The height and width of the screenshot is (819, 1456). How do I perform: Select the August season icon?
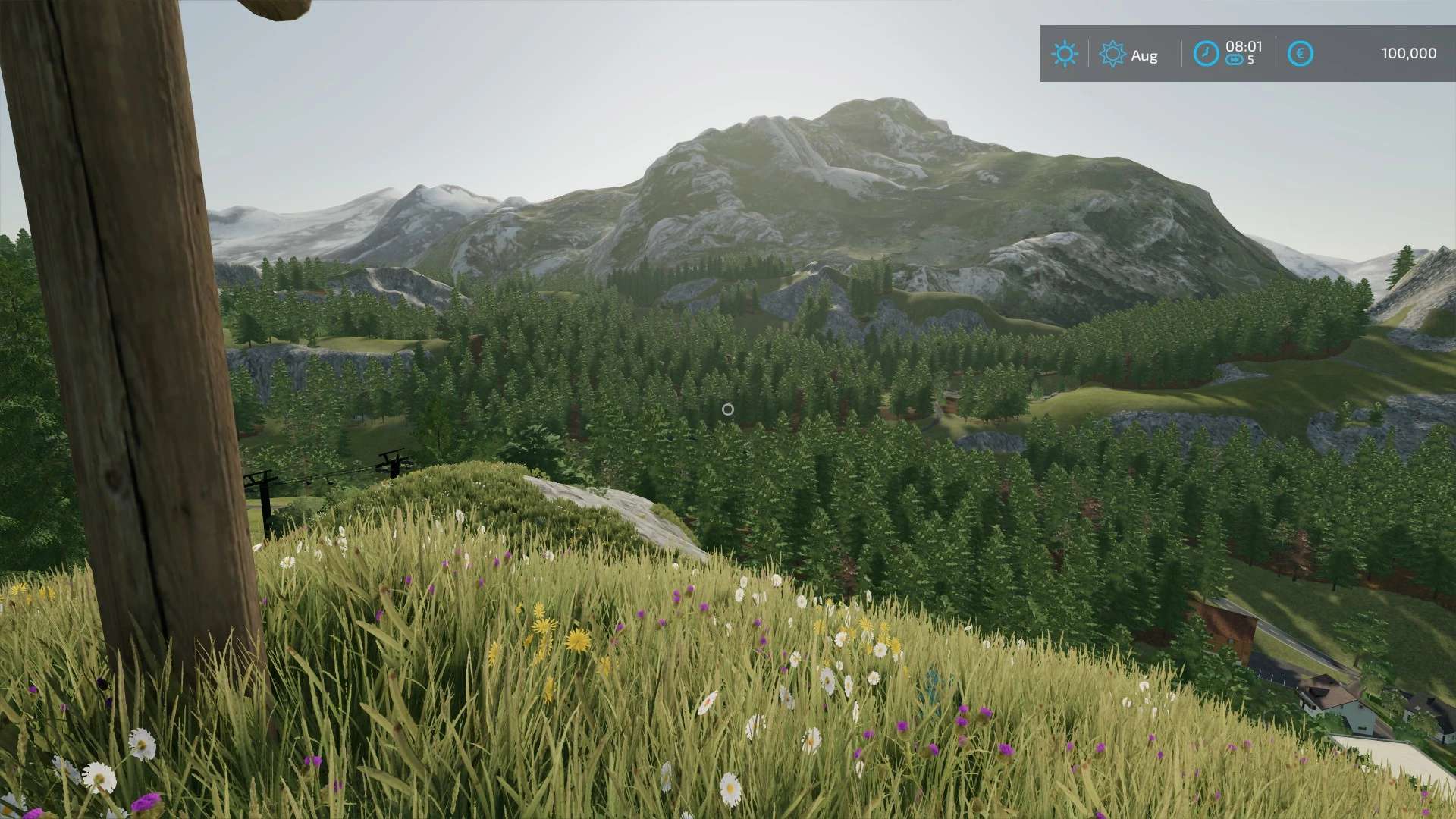point(1112,54)
